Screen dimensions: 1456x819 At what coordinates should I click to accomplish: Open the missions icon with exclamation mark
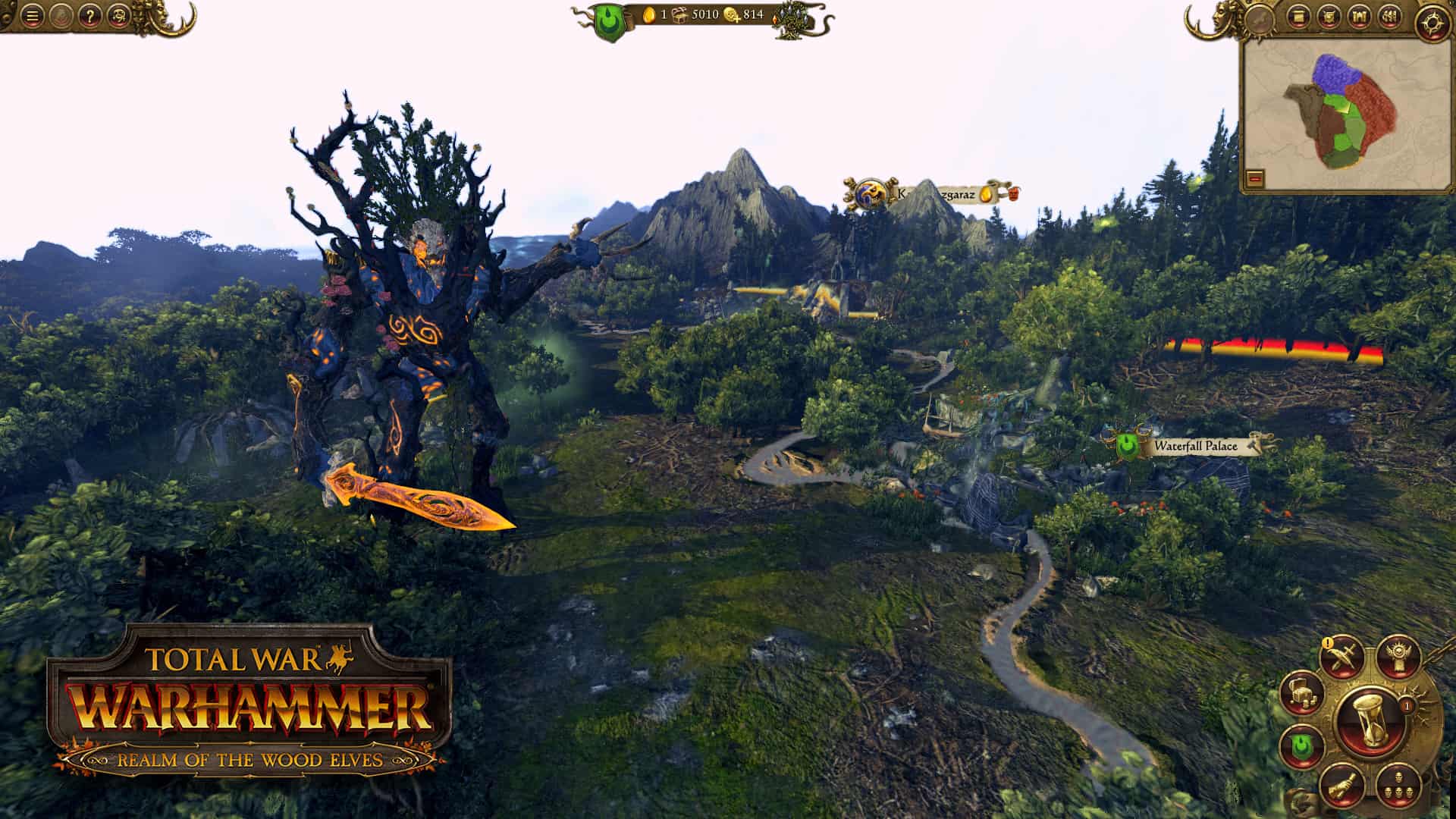tap(1342, 657)
